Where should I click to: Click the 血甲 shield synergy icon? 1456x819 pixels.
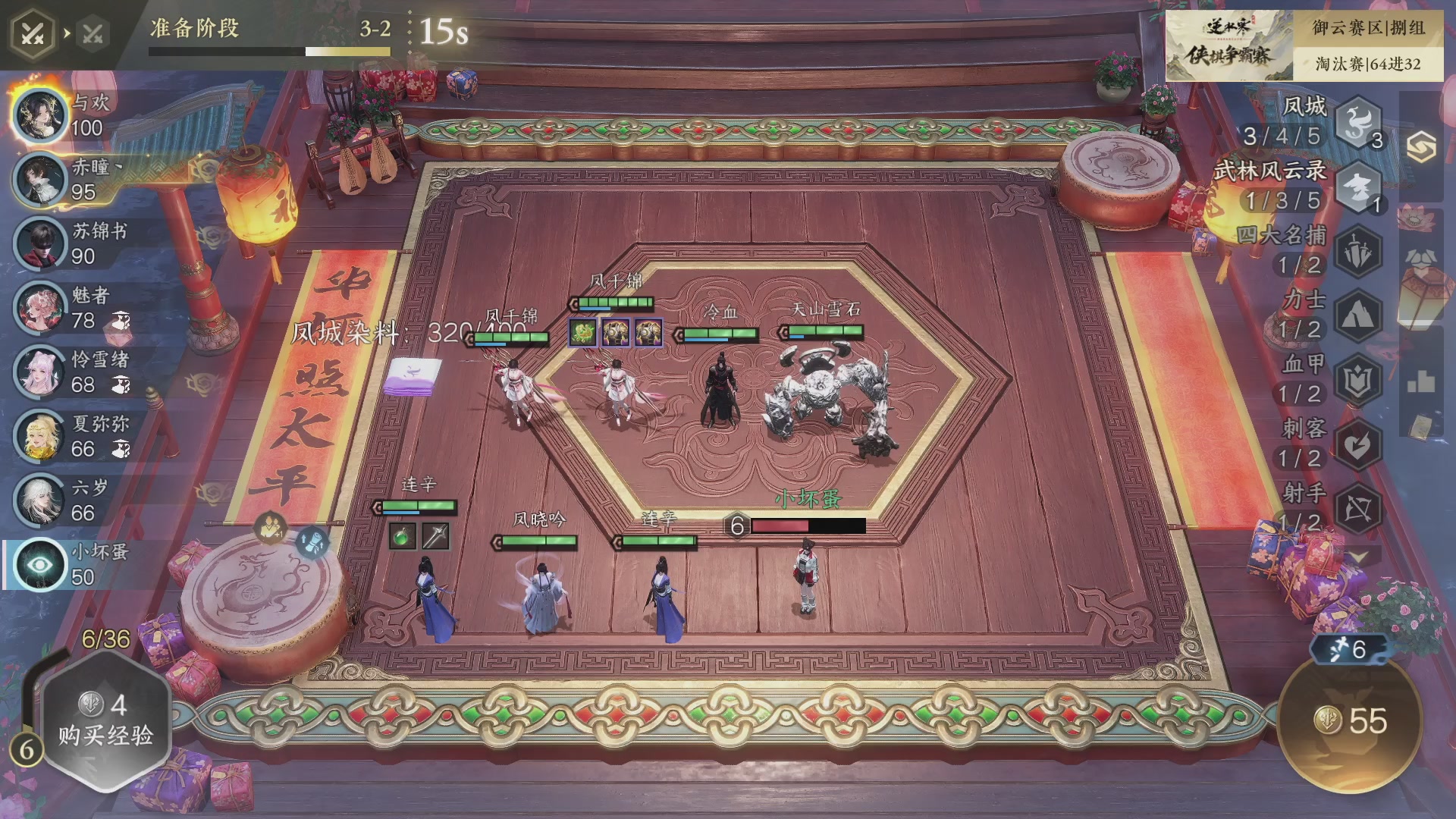(1357, 377)
